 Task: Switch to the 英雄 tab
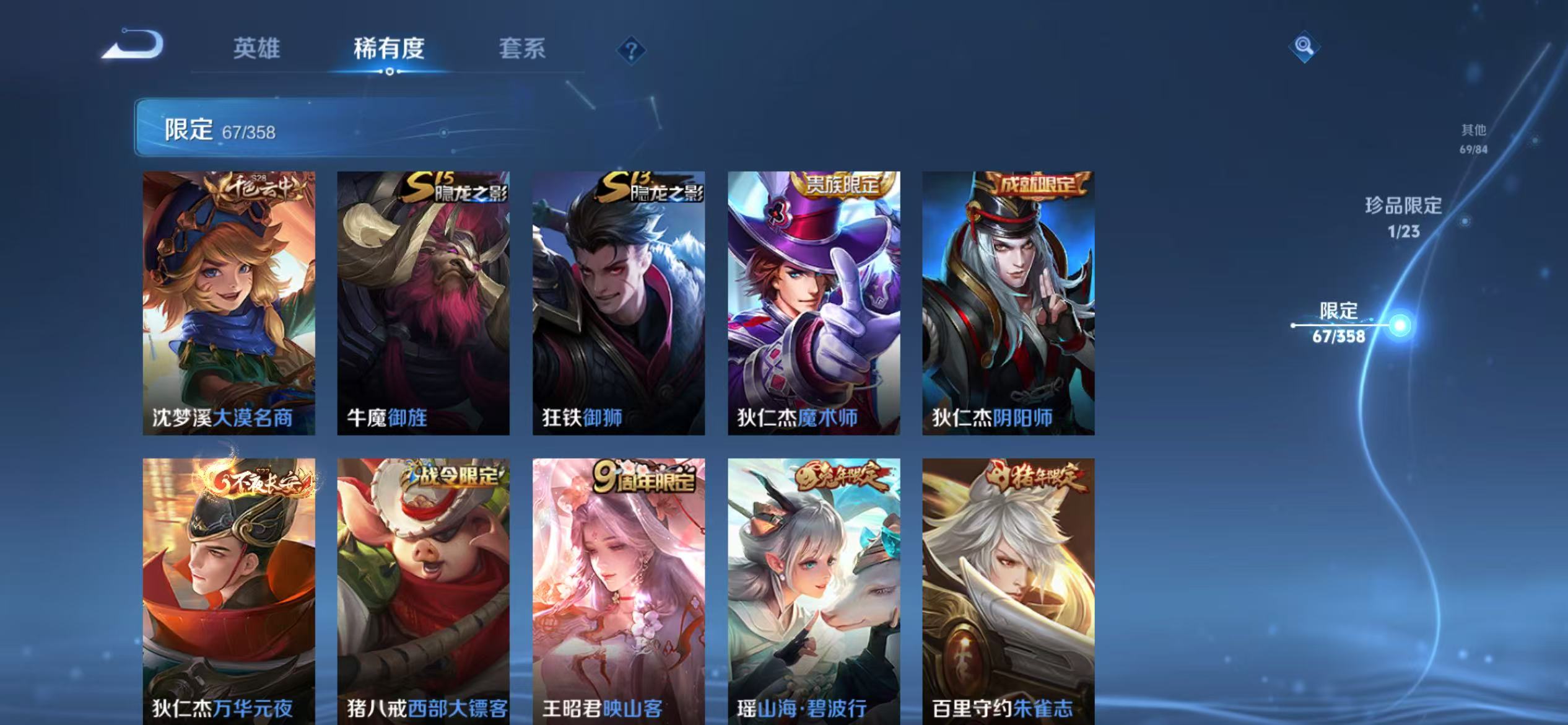(258, 50)
